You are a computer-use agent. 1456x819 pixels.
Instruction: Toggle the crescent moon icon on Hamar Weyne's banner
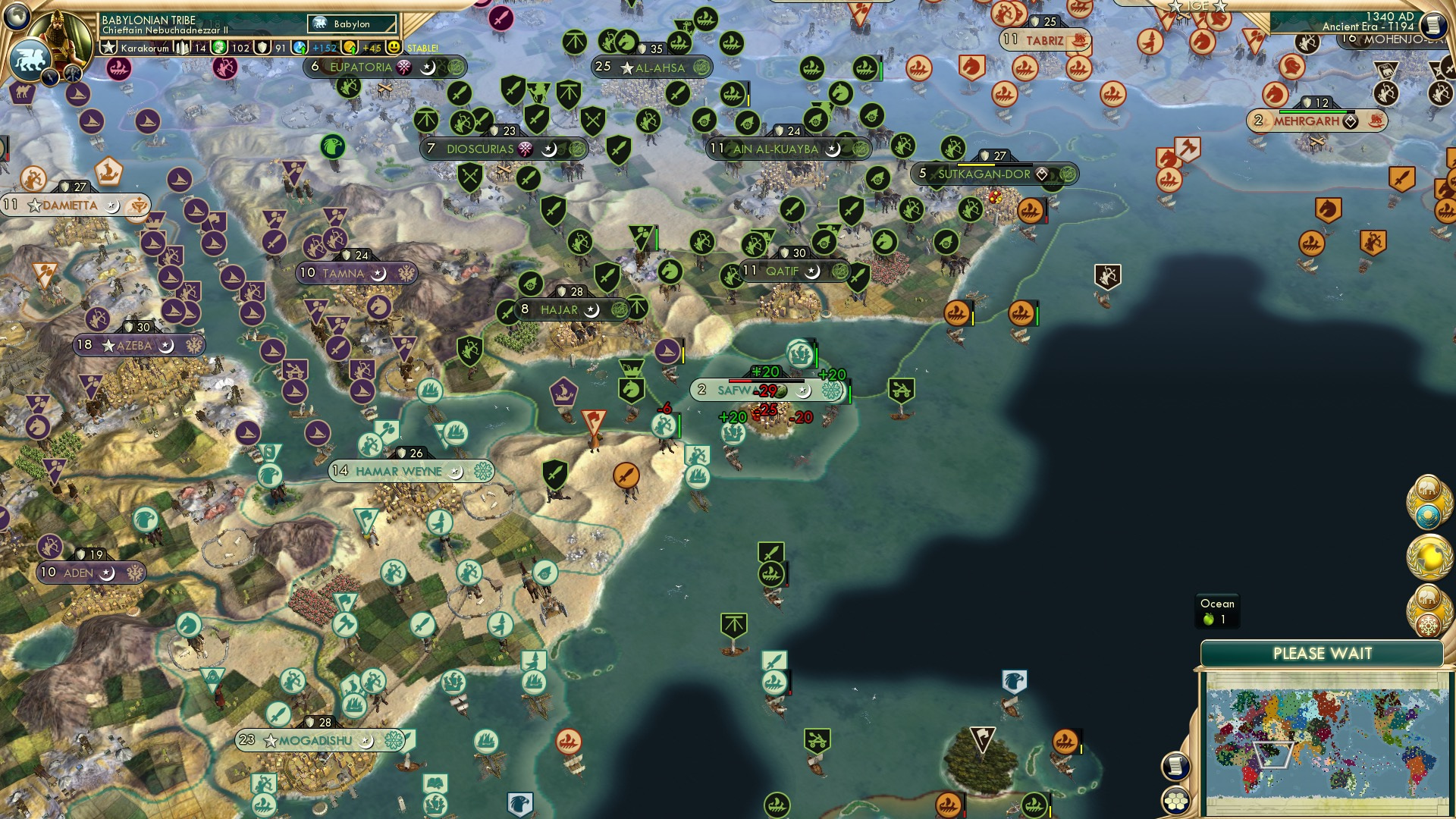tap(457, 471)
